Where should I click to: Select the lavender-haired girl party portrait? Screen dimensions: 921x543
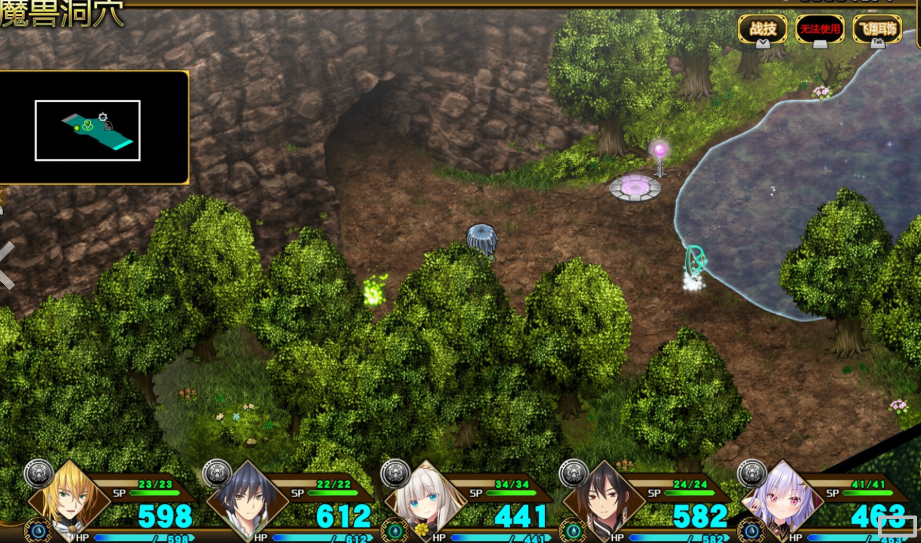click(781, 496)
